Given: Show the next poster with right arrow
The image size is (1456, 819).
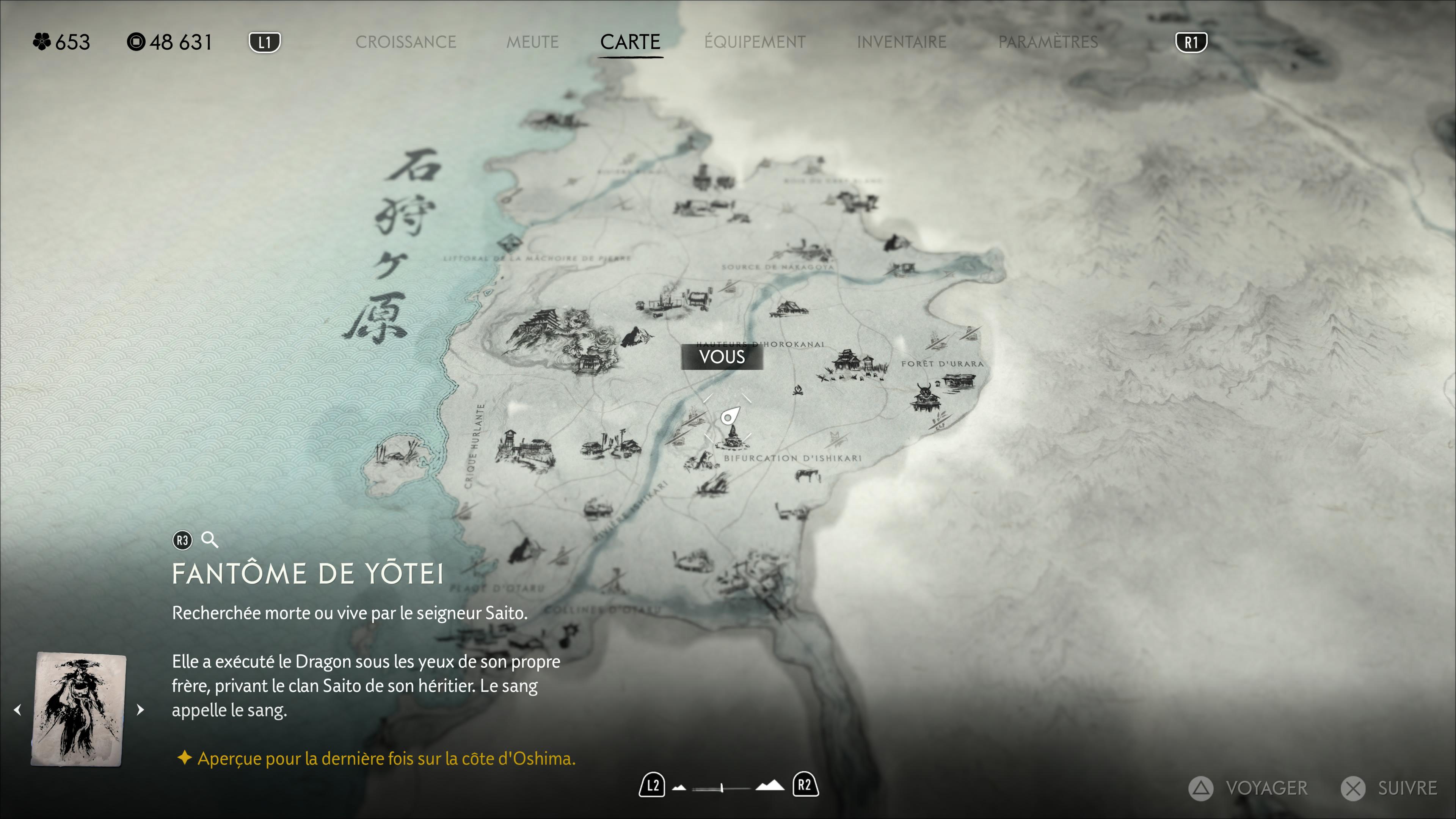Looking at the screenshot, I should 140,709.
